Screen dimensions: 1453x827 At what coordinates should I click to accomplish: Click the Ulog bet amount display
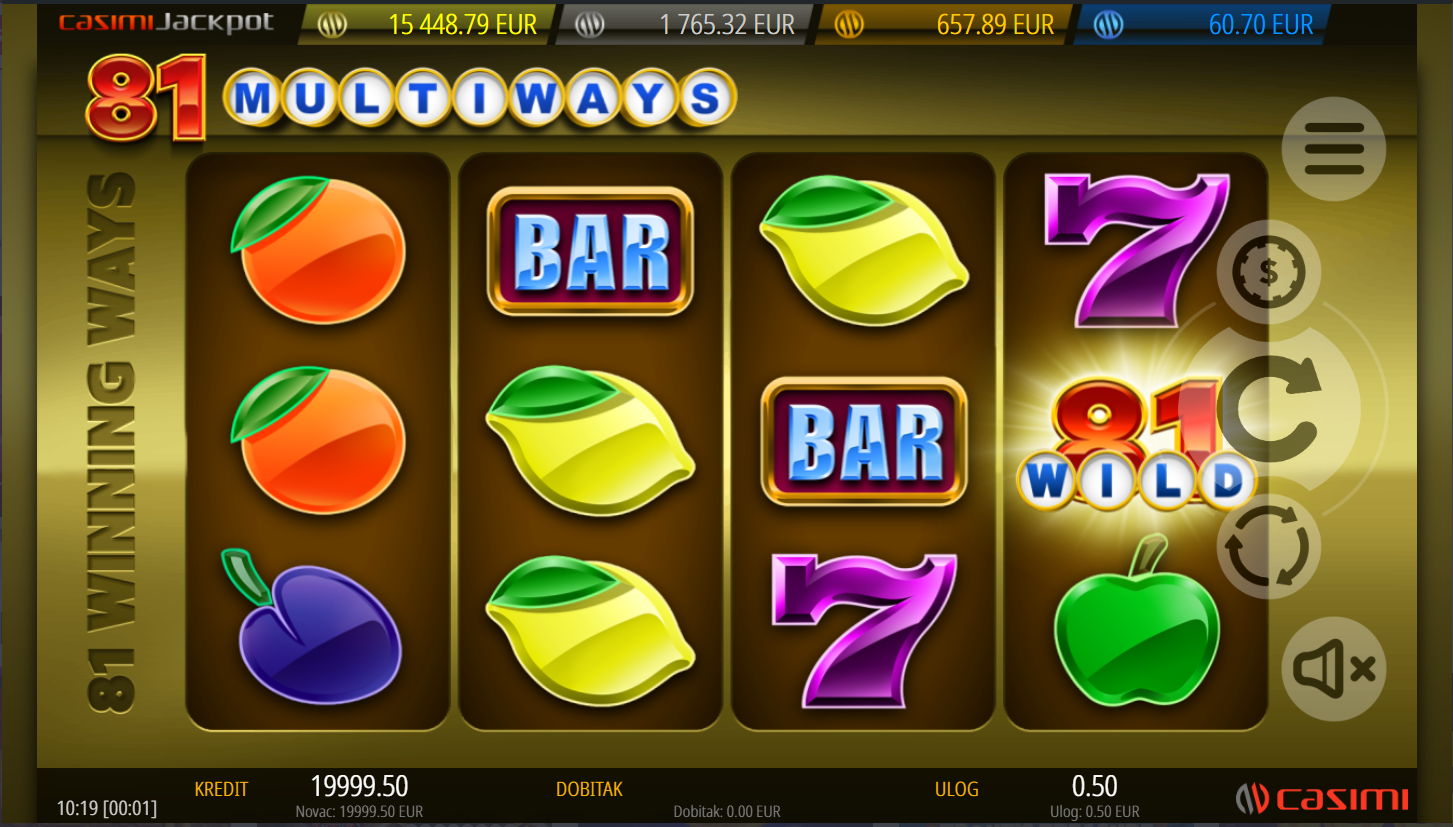coord(1094,787)
